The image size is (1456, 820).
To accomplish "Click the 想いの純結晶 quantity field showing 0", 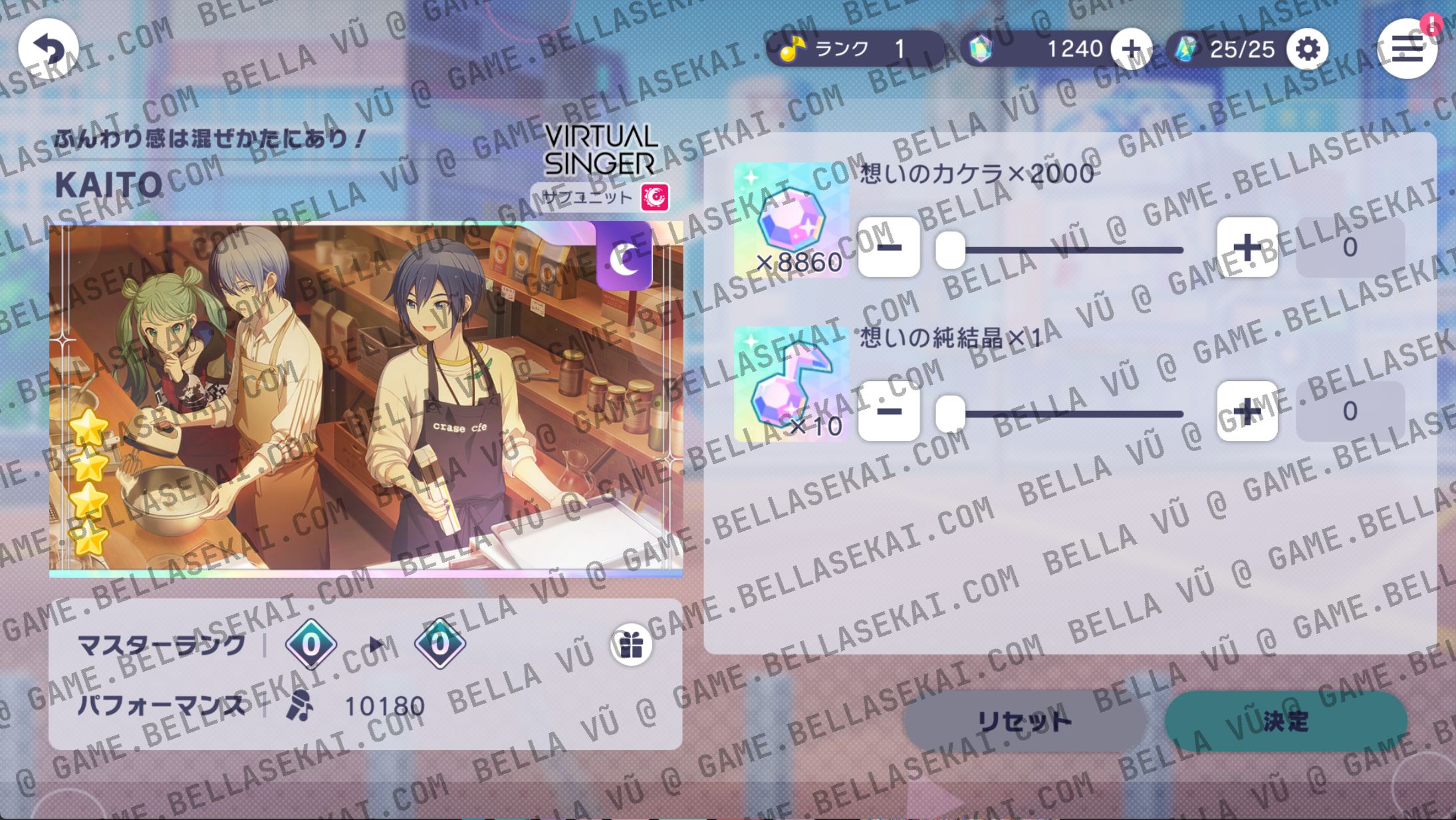I will (x=1350, y=412).
